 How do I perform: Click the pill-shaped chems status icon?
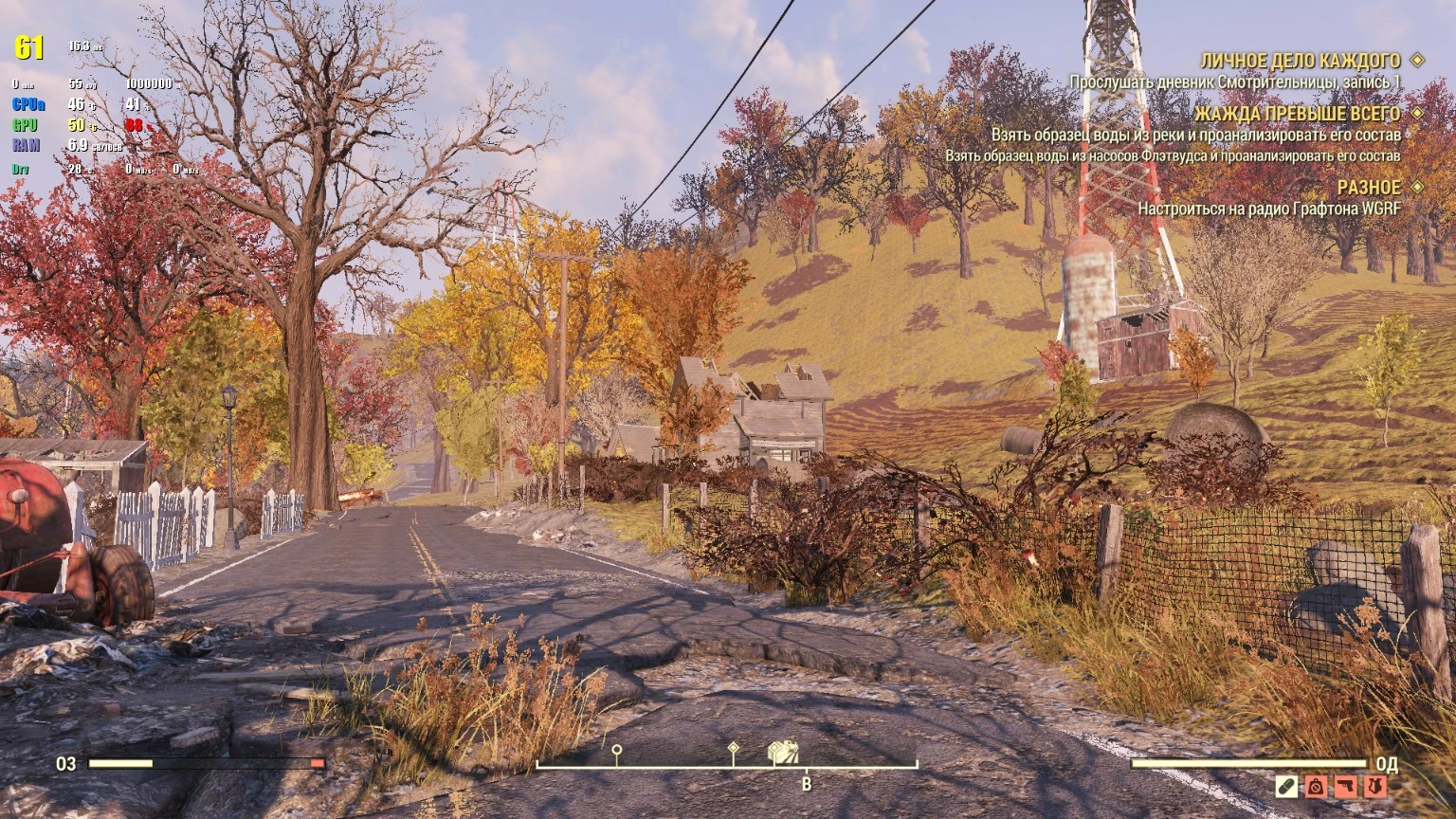1286,785
